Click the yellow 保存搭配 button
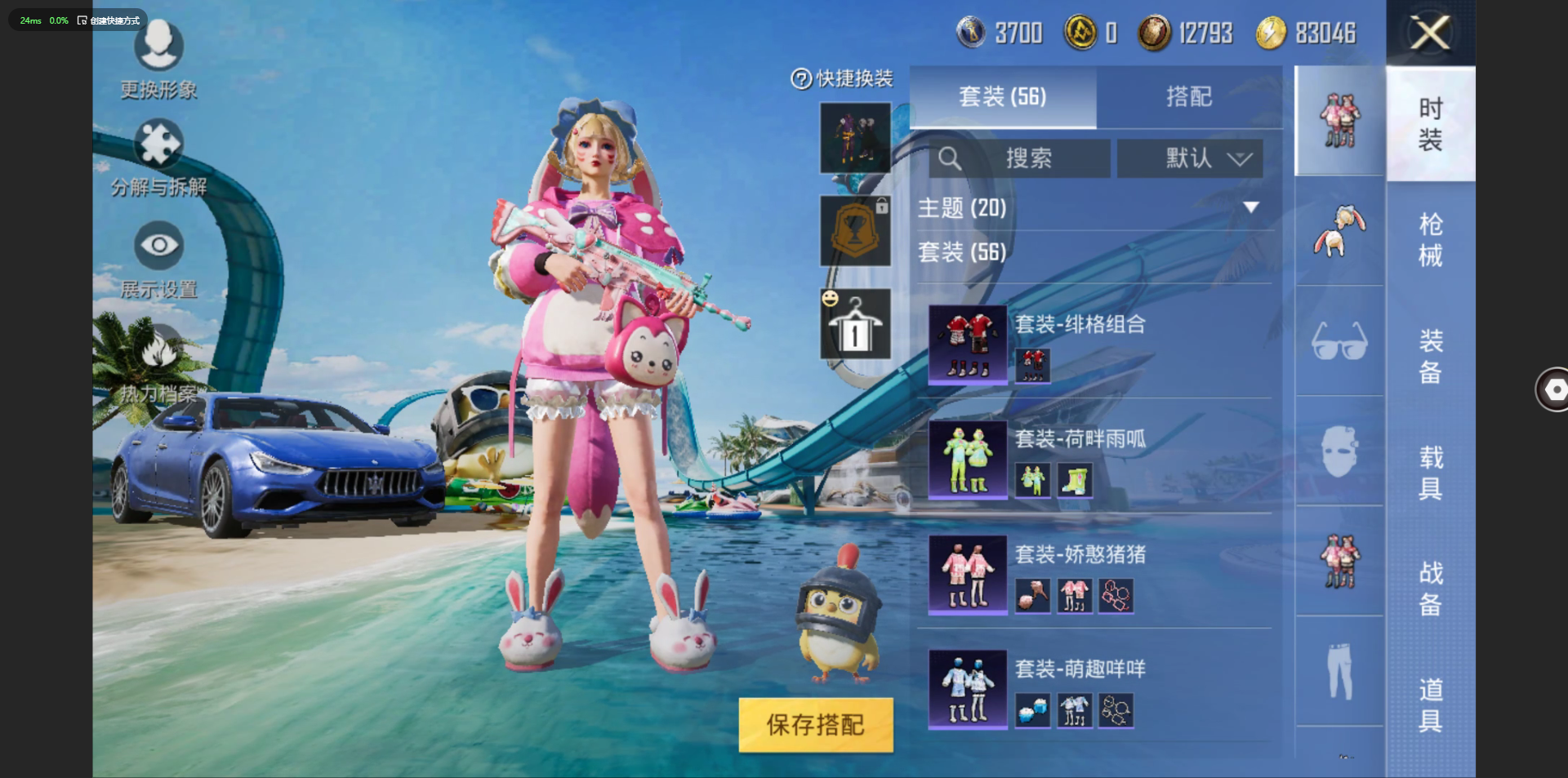Image resolution: width=1568 pixels, height=778 pixels. (x=815, y=724)
